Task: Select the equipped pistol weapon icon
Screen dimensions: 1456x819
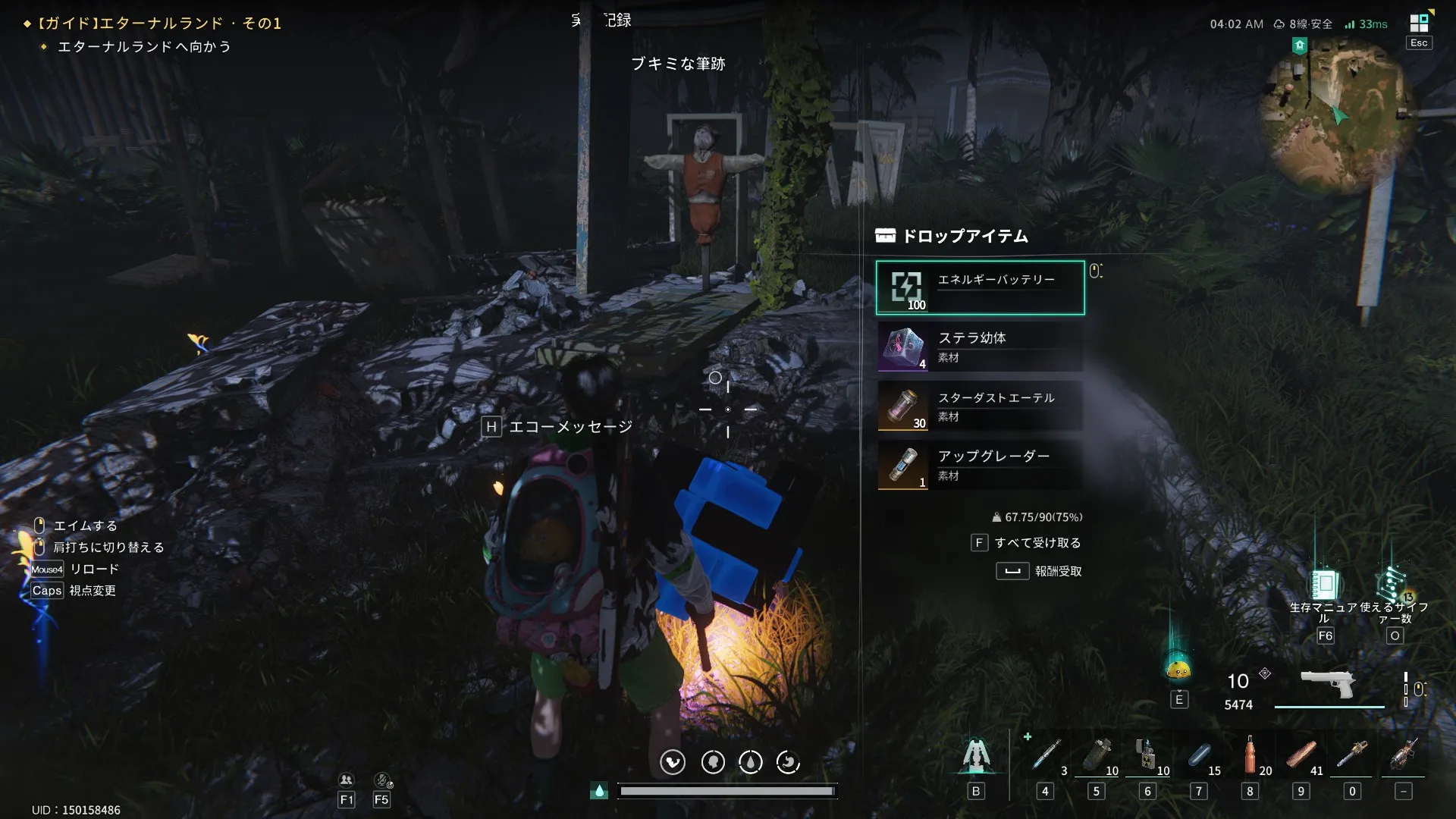Action: (x=1328, y=684)
